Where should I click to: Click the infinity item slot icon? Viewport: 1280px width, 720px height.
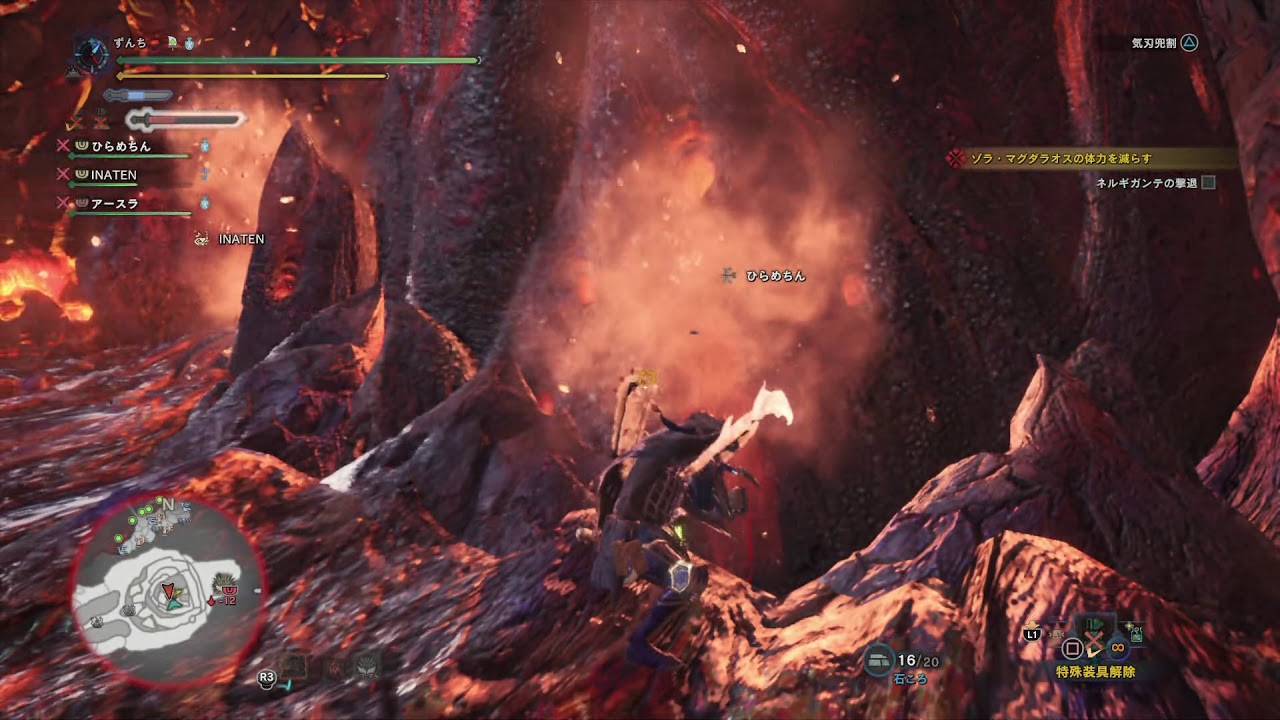pyautogui.click(x=1117, y=648)
